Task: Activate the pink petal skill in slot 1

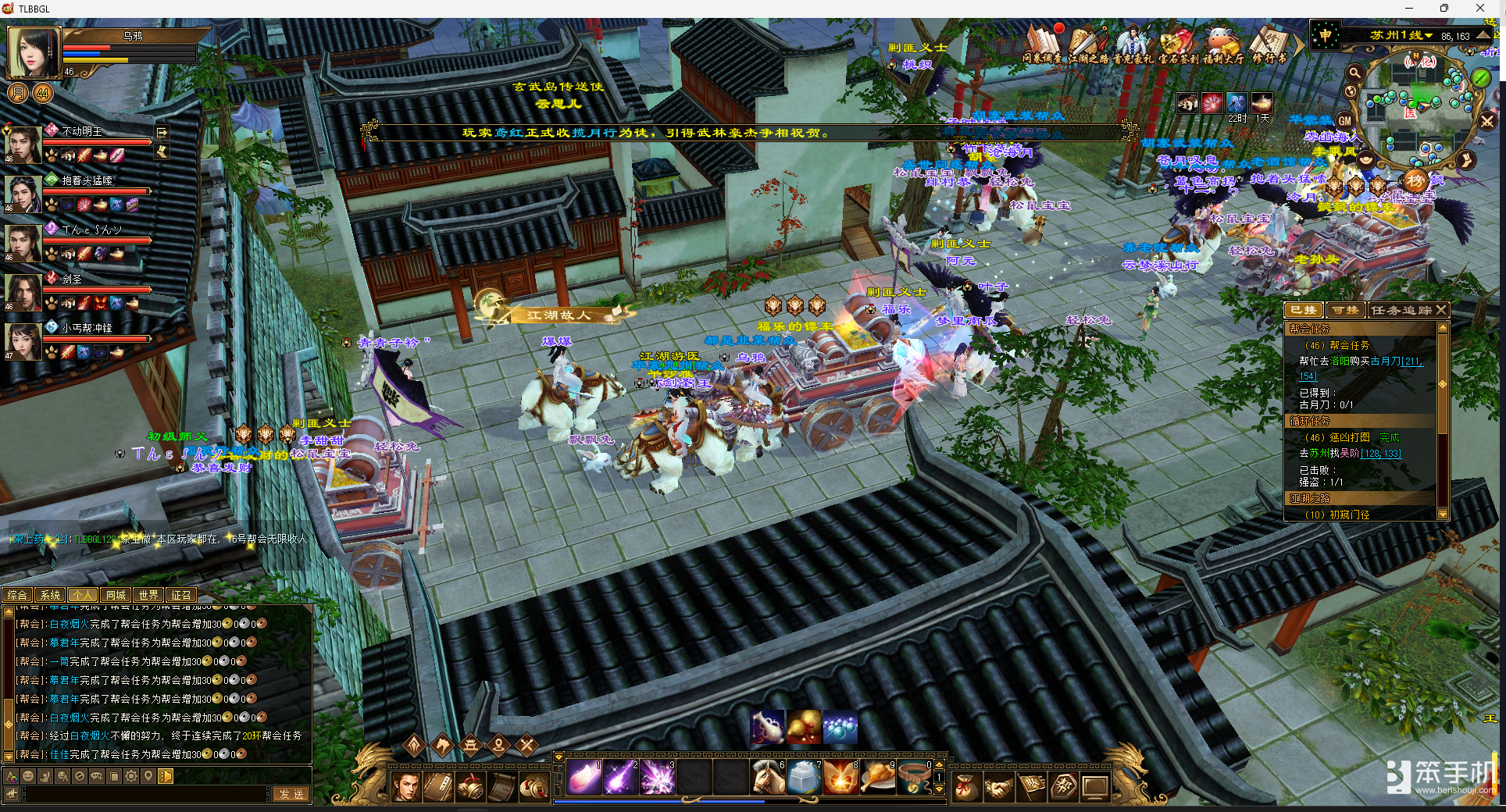Action: coord(583,778)
